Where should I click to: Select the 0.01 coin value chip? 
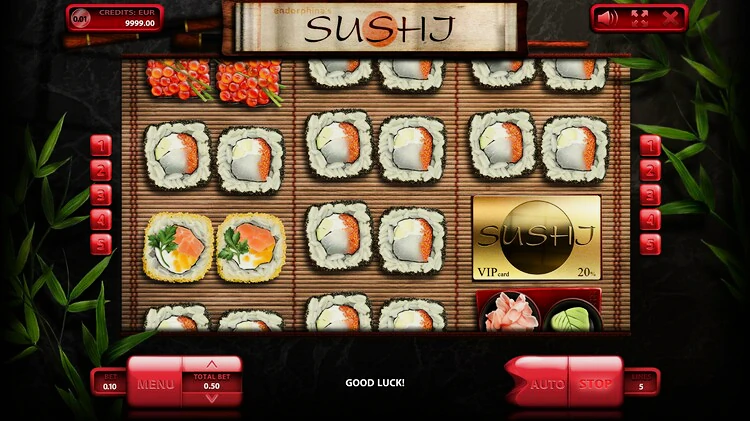pyautogui.click(x=80, y=18)
